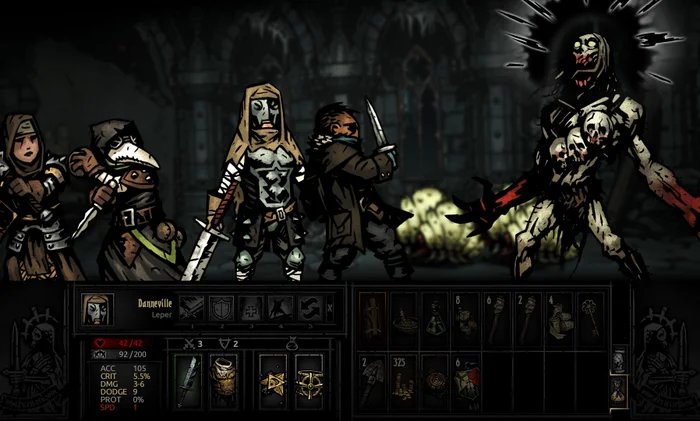Screen dimensions: 700x421
Task: Select the green antivenom flask
Action: pos(434,320)
